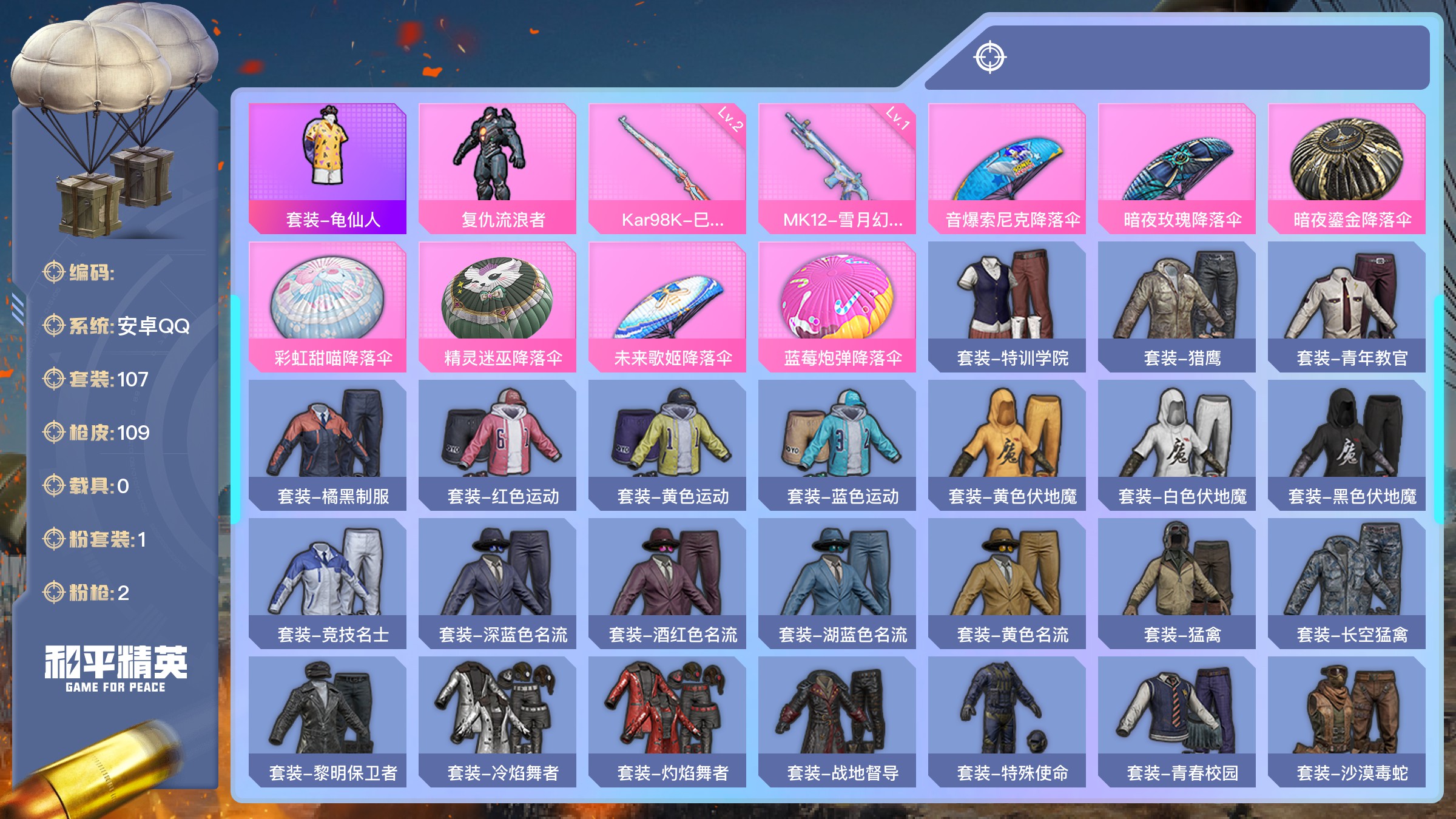Select the 套装-猎鹰 outfit tile
Screen dimensions: 1456x819
[x=1177, y=306]
